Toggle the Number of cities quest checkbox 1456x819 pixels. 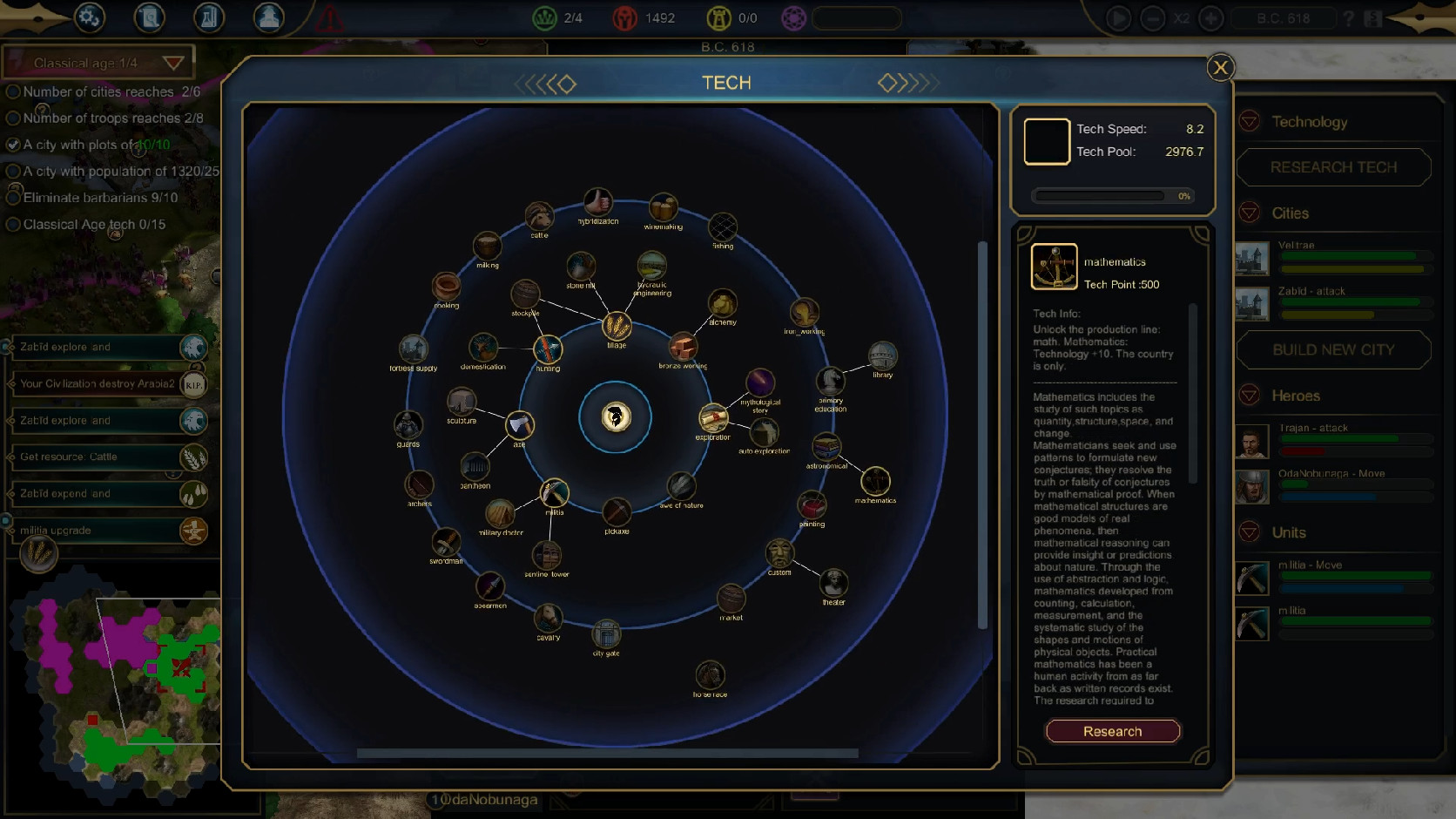(x=12, y=91)
